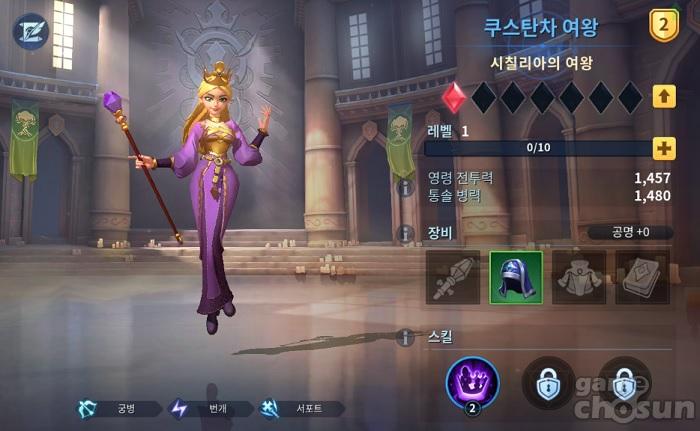This screenshot has height=431, width=700.
Task: Upgrade star rank with the yellow arrow button
Action: click(x=664, y=97)
